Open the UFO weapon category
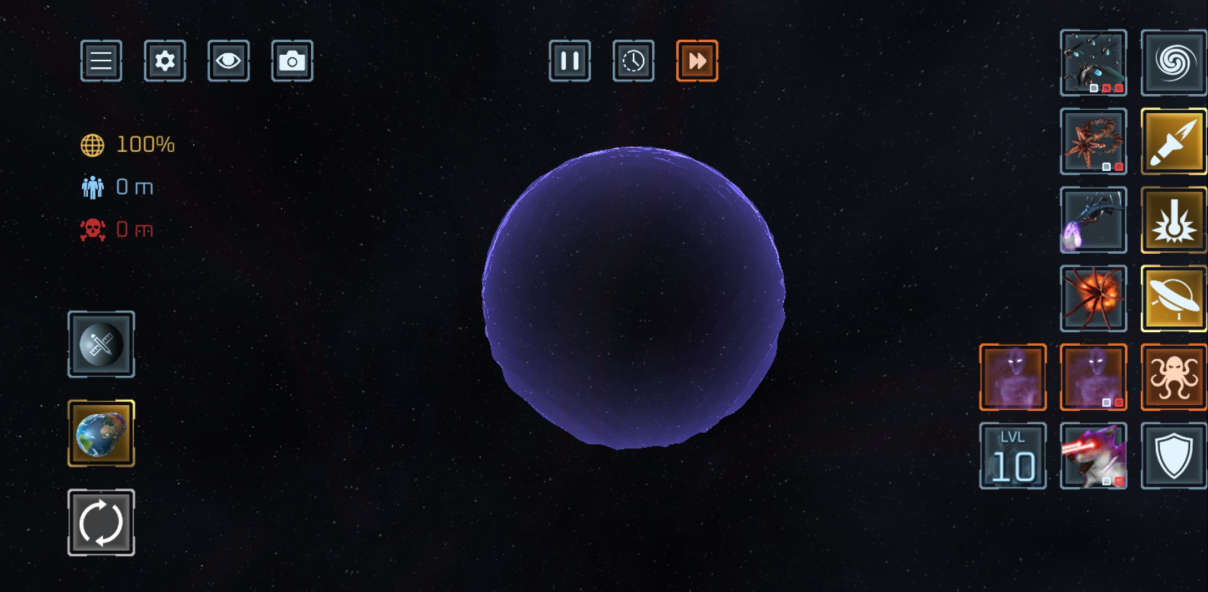Image resolution: width=1208 pixels, height=592 pixels. coord(1174,299)
